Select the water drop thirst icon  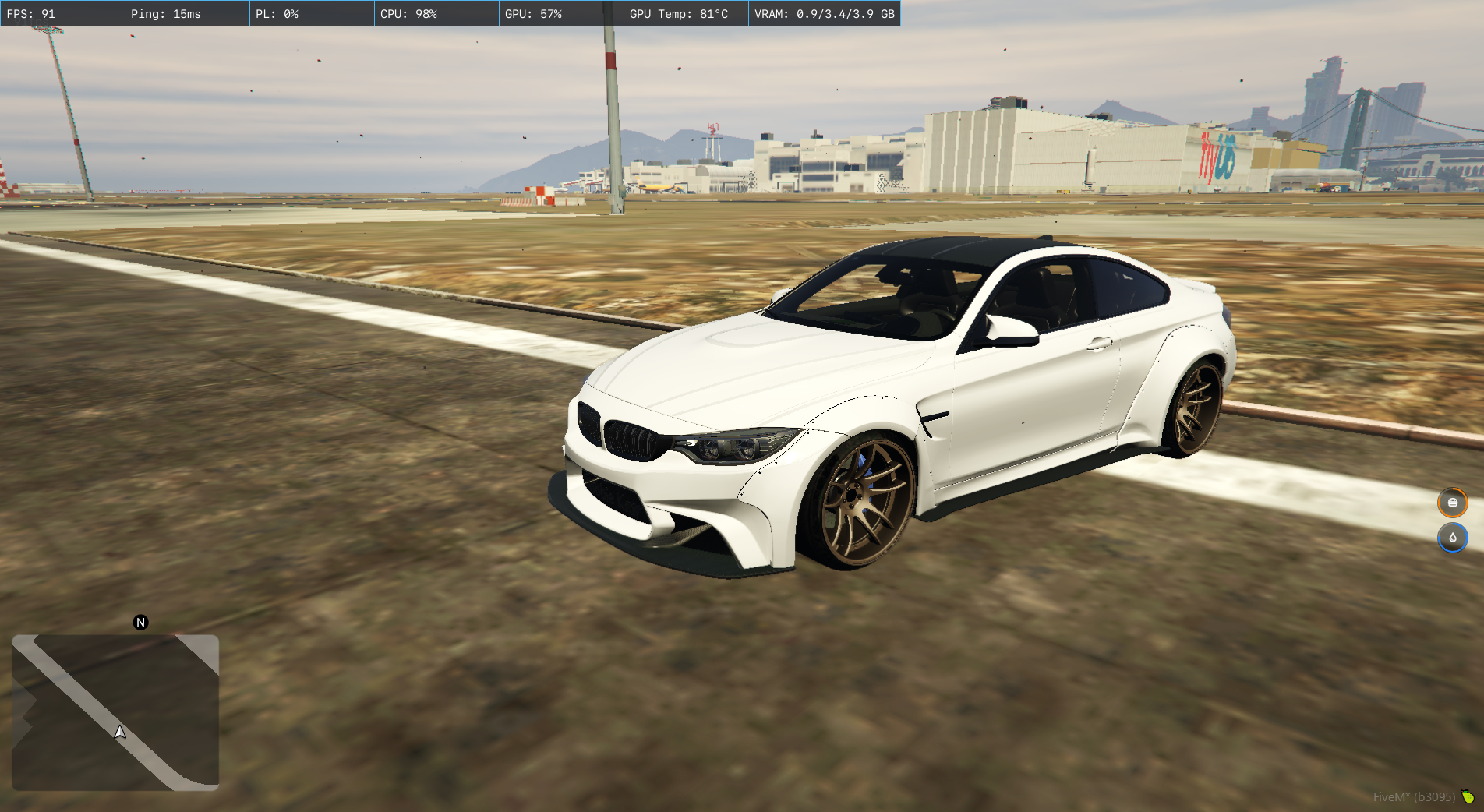[1452, 538]
